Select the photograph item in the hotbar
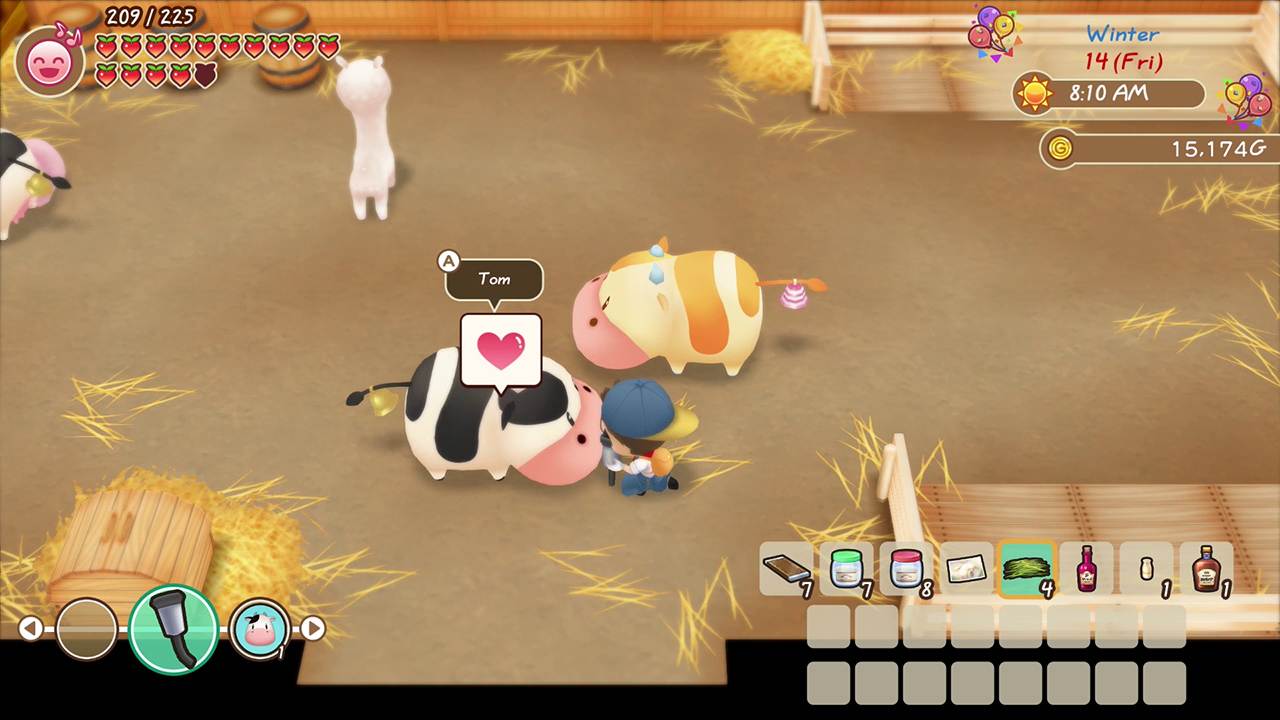 point(967,570)
